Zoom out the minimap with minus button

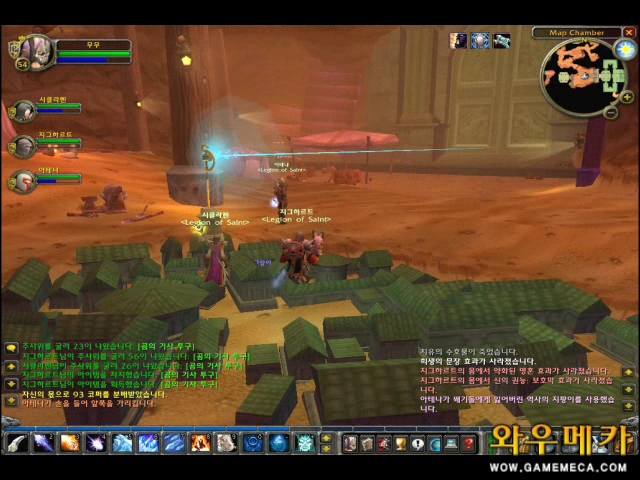tap(611, 112)
